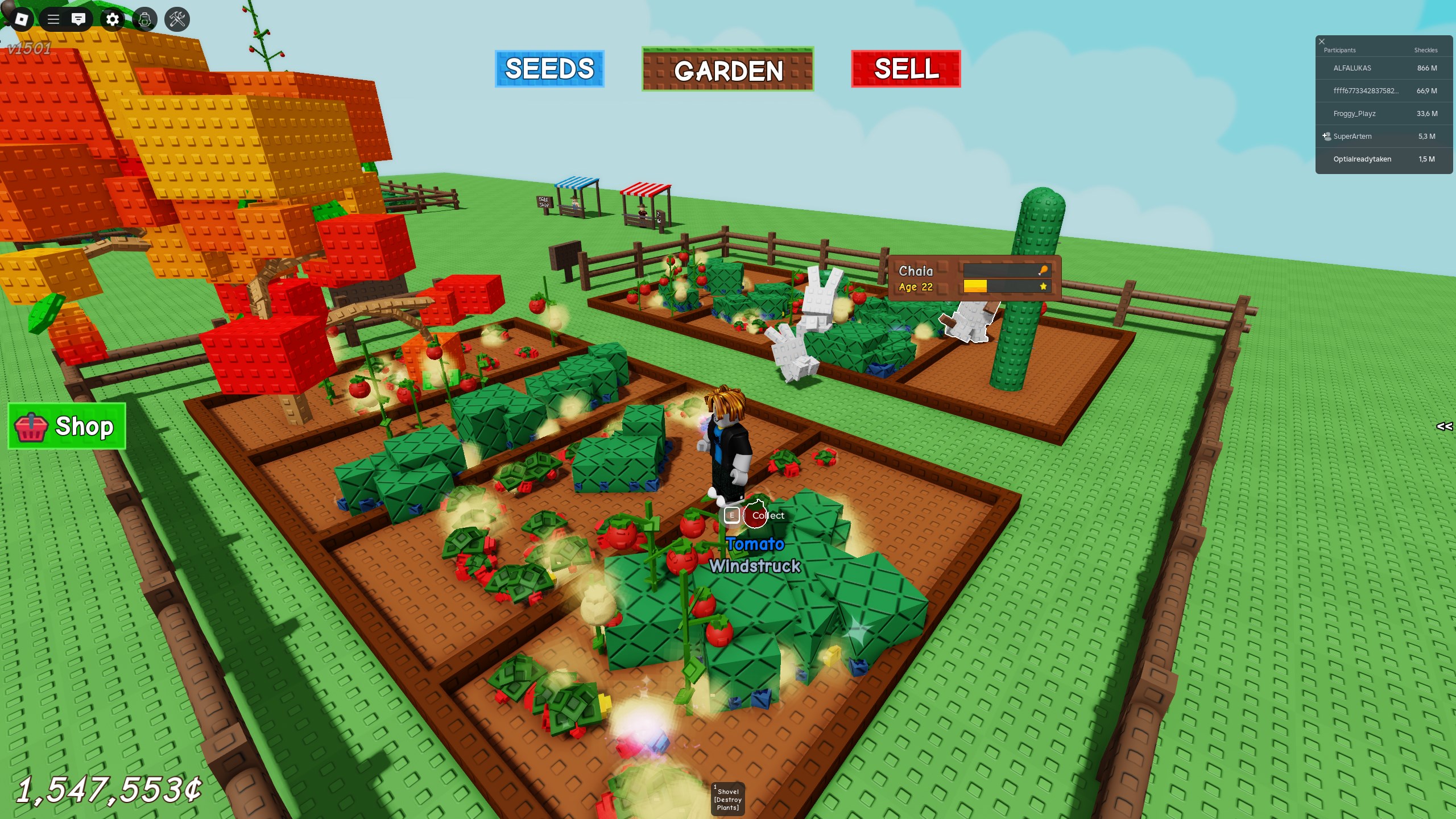Open the Roblox main menu icon
The height and width of the screenshot is (819, 1456).
click(x=20, y=20)
